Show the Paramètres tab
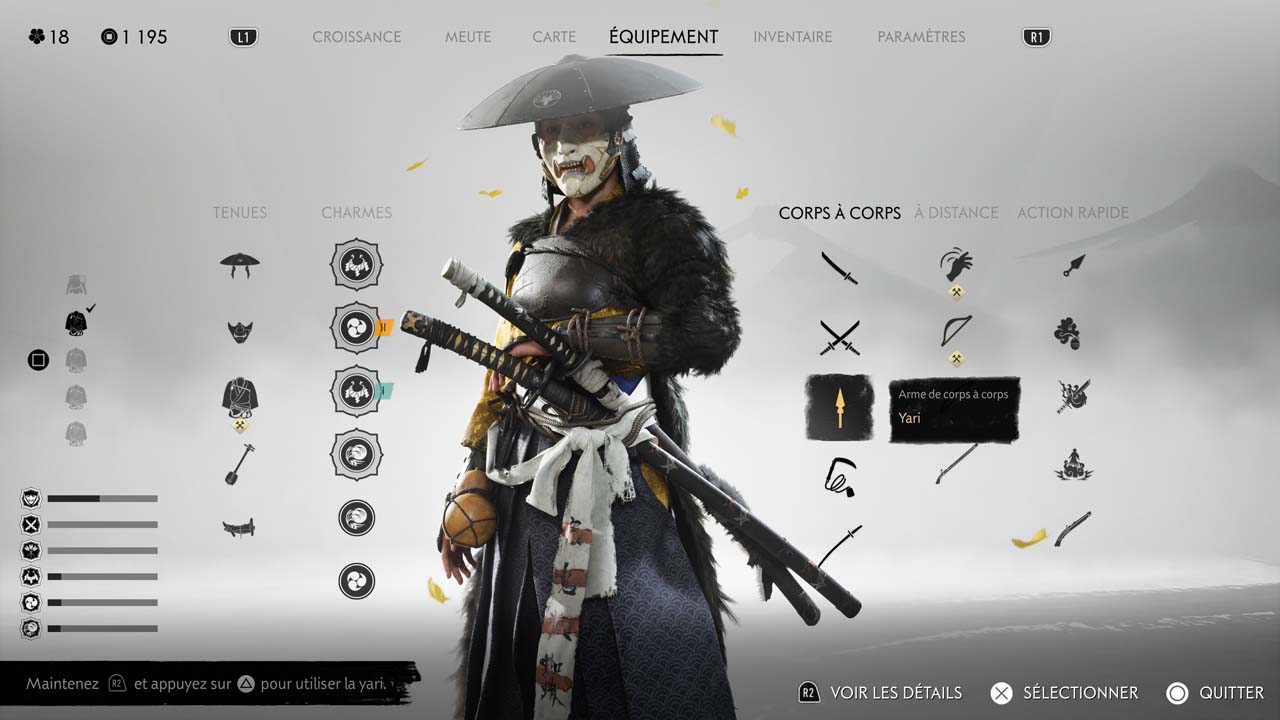 (x=921, y=37)
